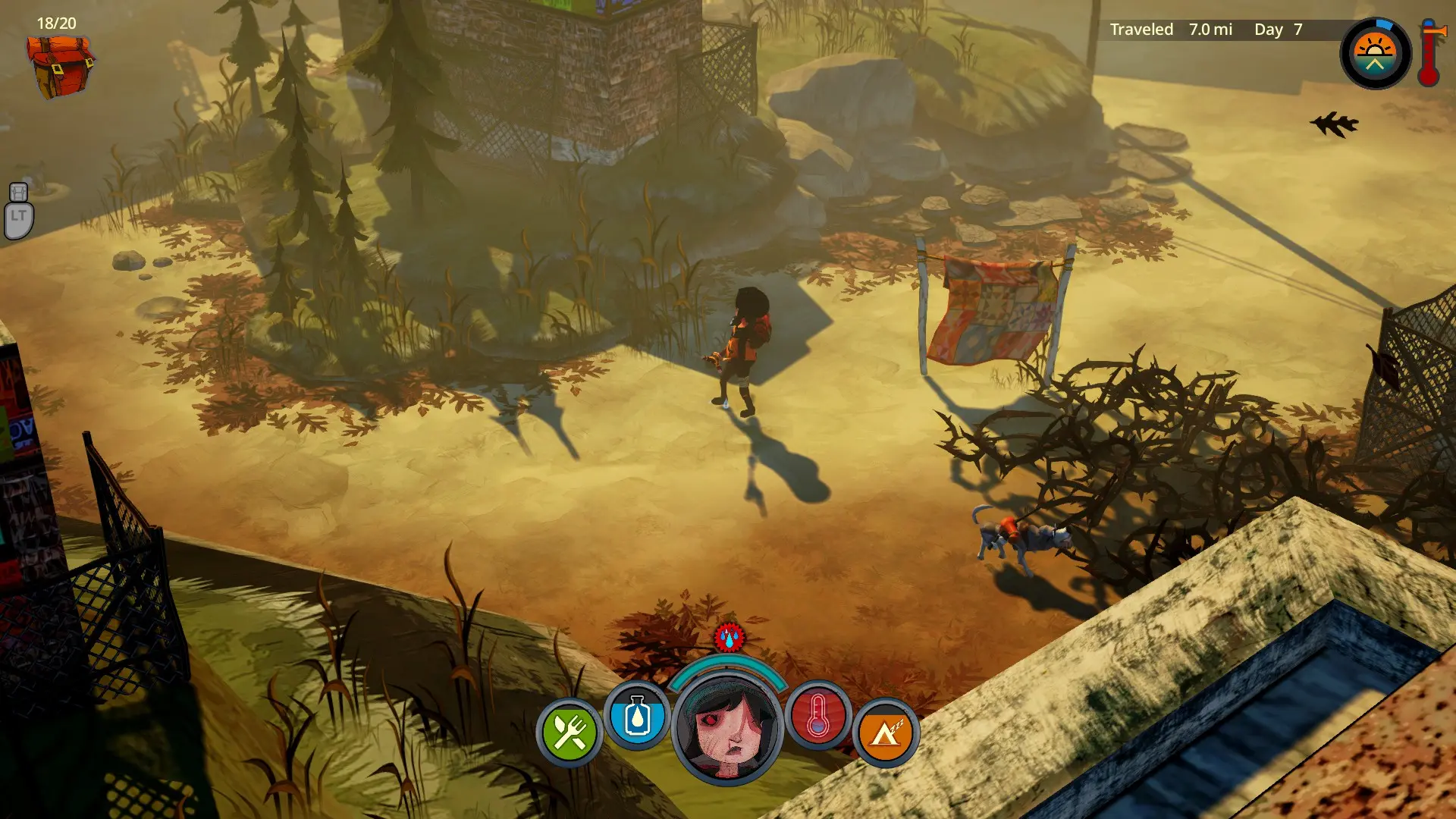The height and width of the screenshot is (819, 1456).
Task: Select the green hunger fork-and-knife icon
Action: click(x=569, y=733)
